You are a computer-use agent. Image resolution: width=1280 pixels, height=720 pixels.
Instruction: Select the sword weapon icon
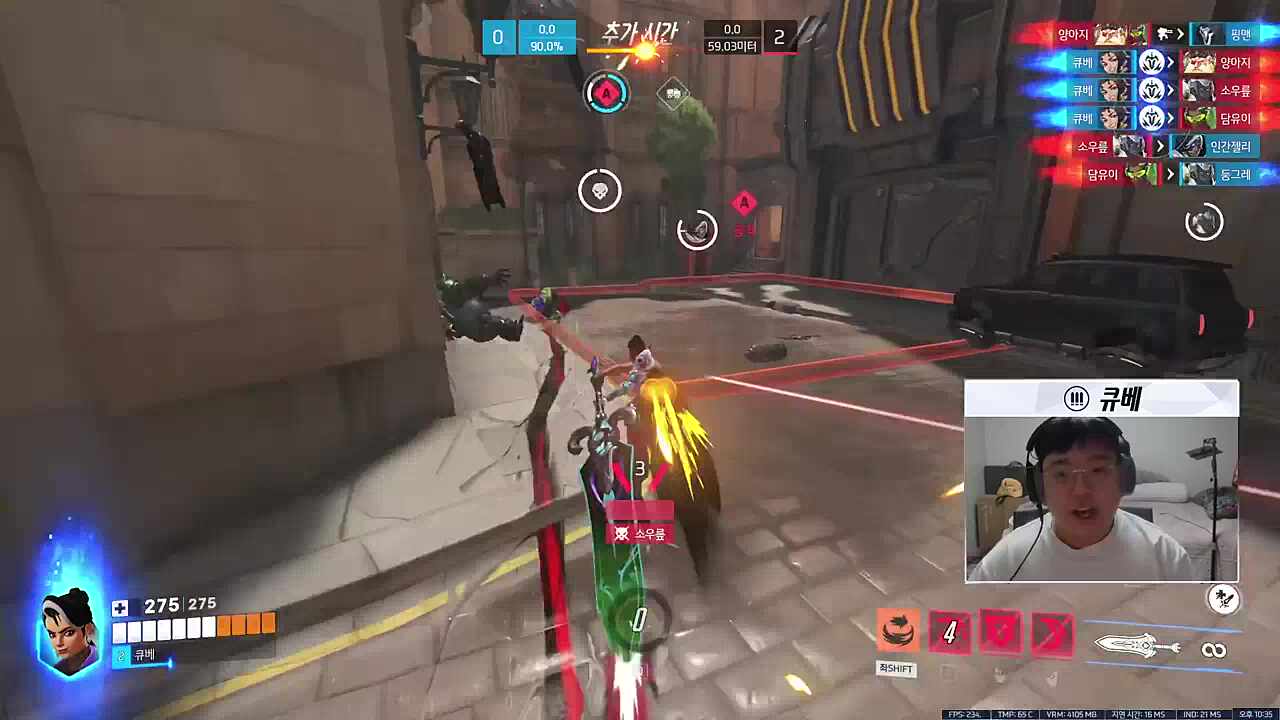(1135, 645)
